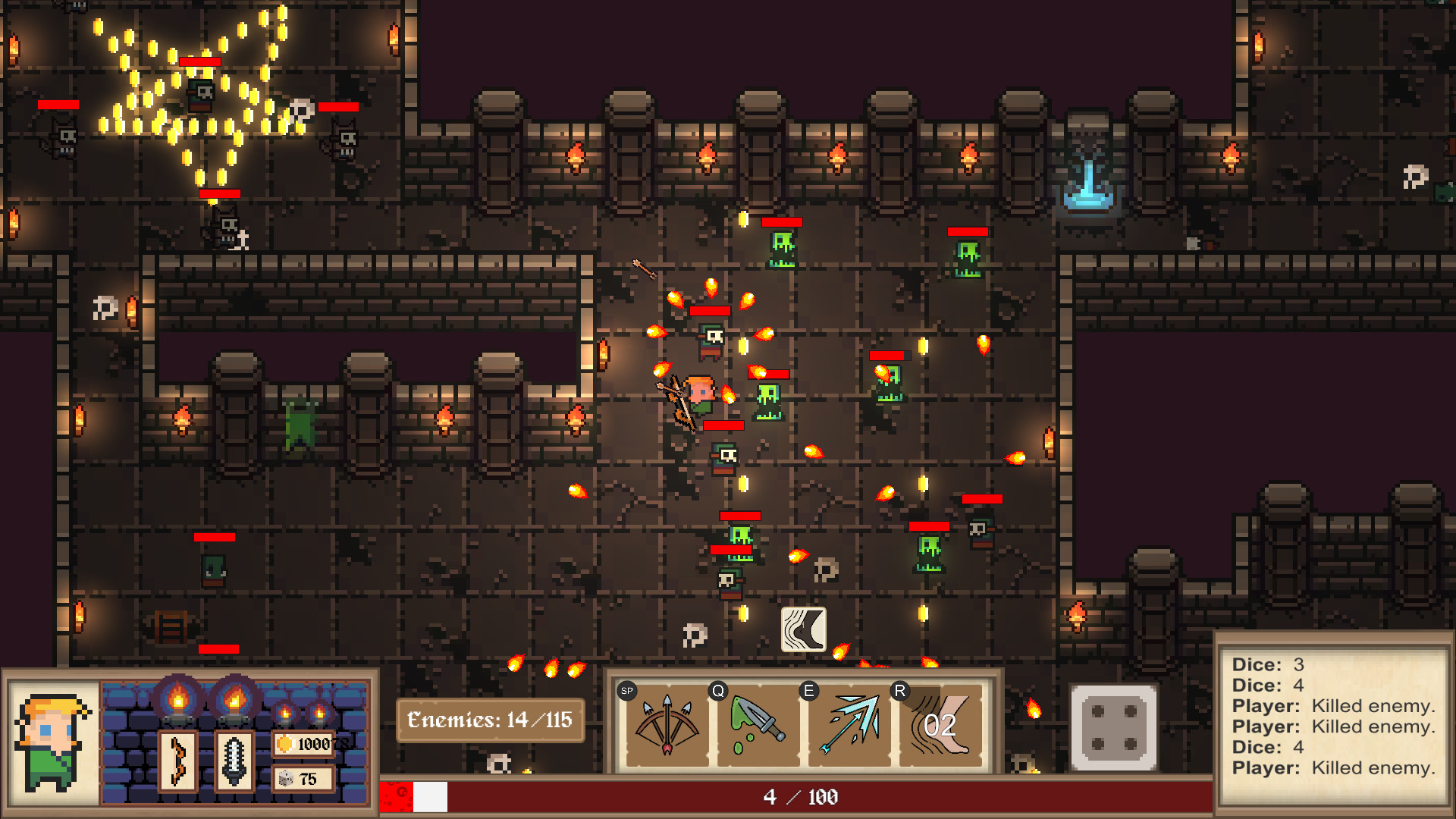This screenshot has height=819, width=1456.
Task: Trigger the foot dash ability on cooldown
Action: click(941, 725)
